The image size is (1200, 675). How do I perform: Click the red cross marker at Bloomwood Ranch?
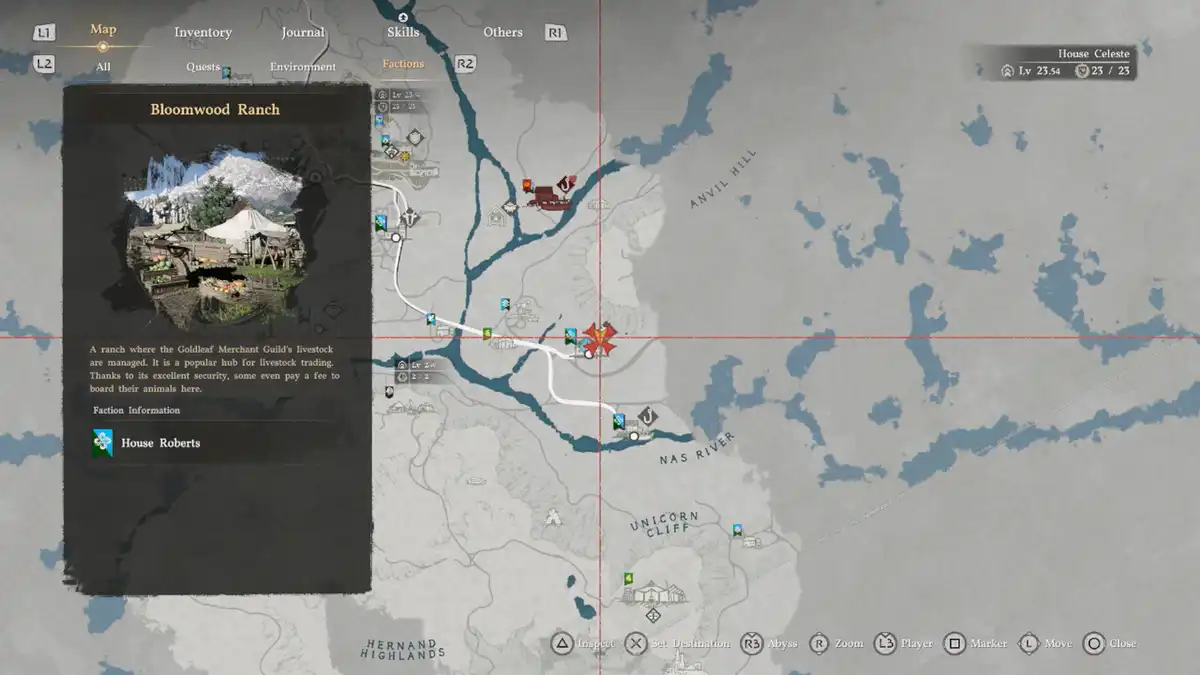(600, 338)
